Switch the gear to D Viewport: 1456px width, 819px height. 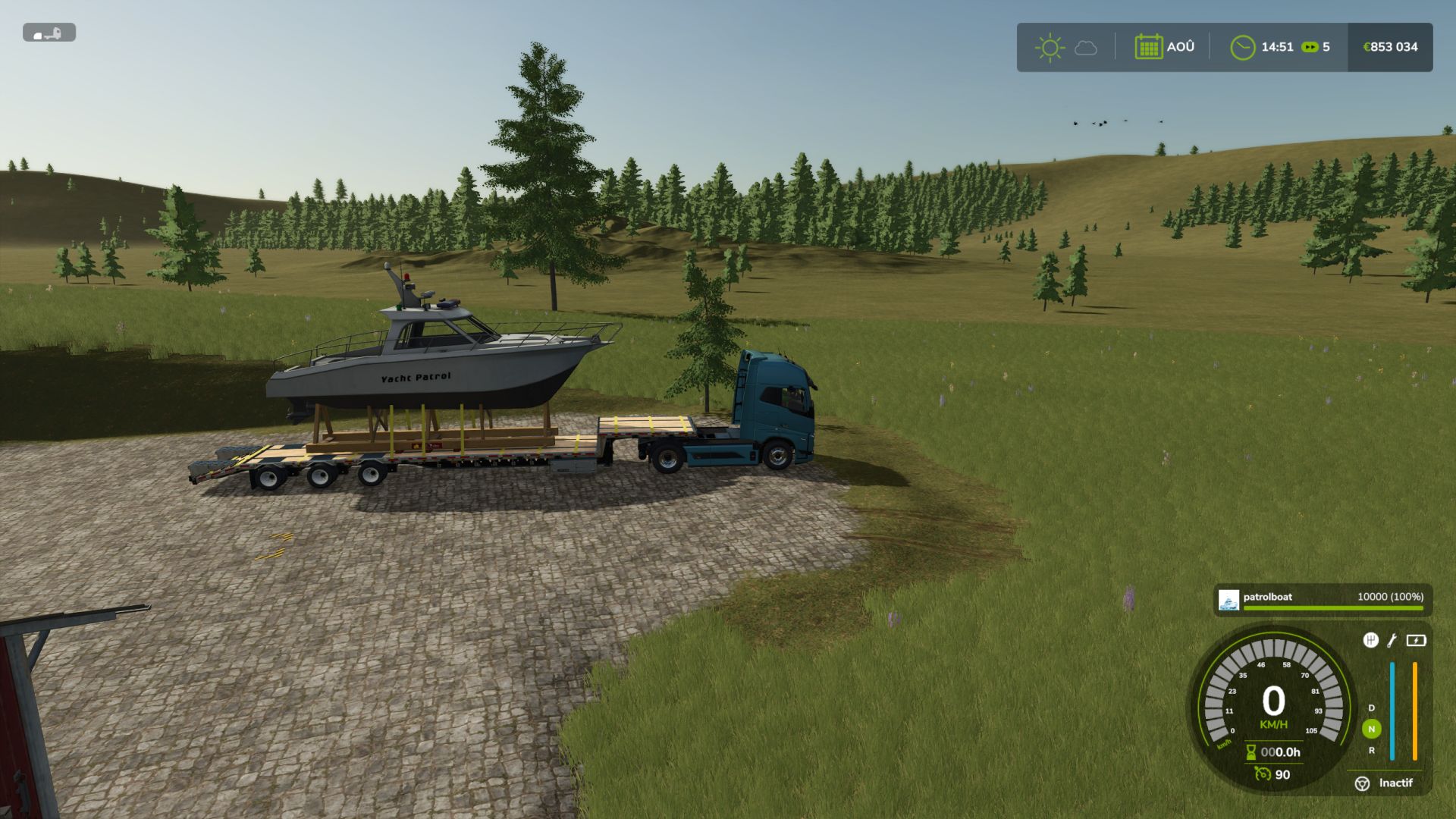pos(1371,708)
